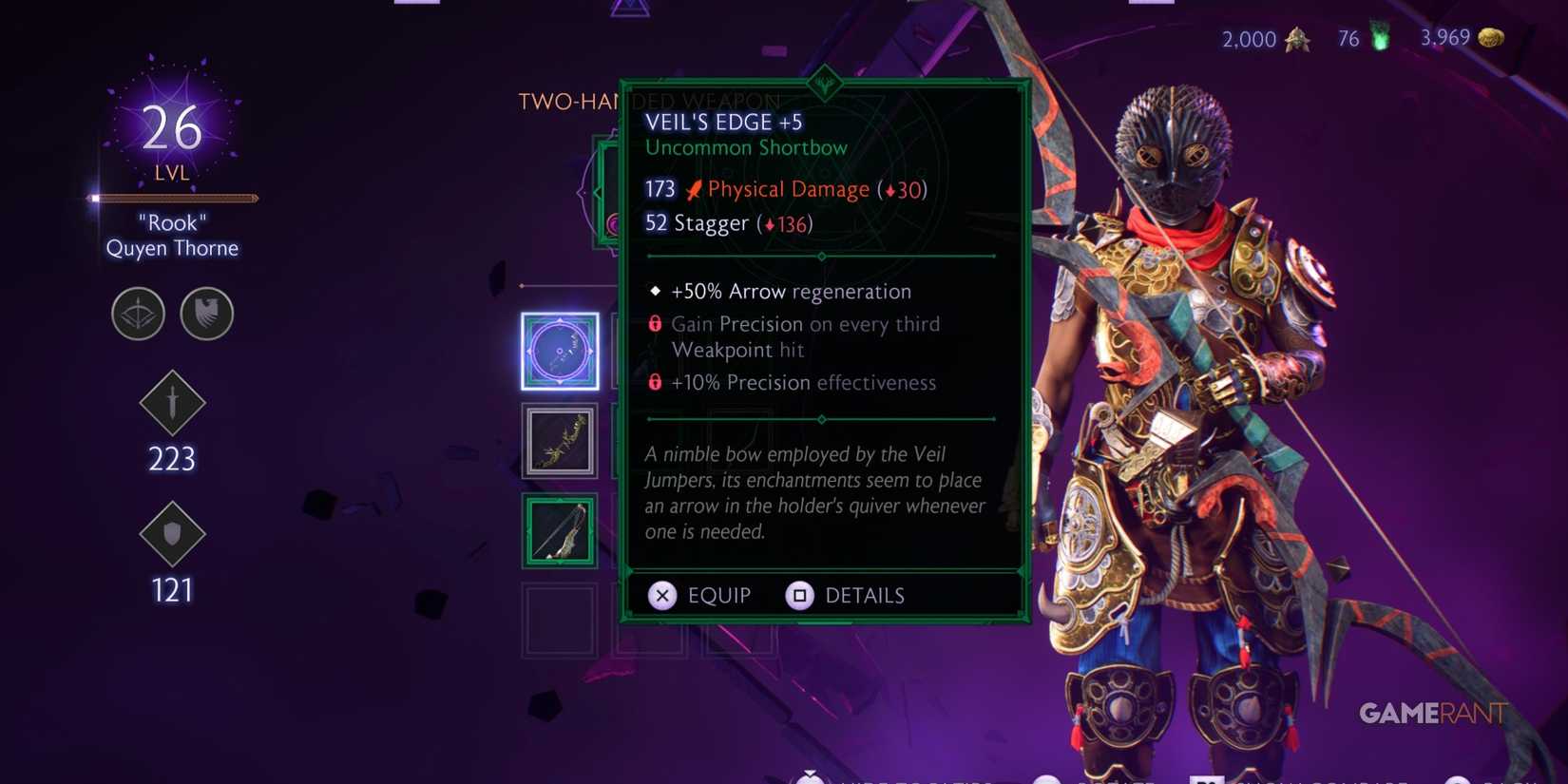Image resolution: width=1568 pixels, height=784 pixels.
Task: Select the green essence currency icon showing 76
Action: [1377, 39]
